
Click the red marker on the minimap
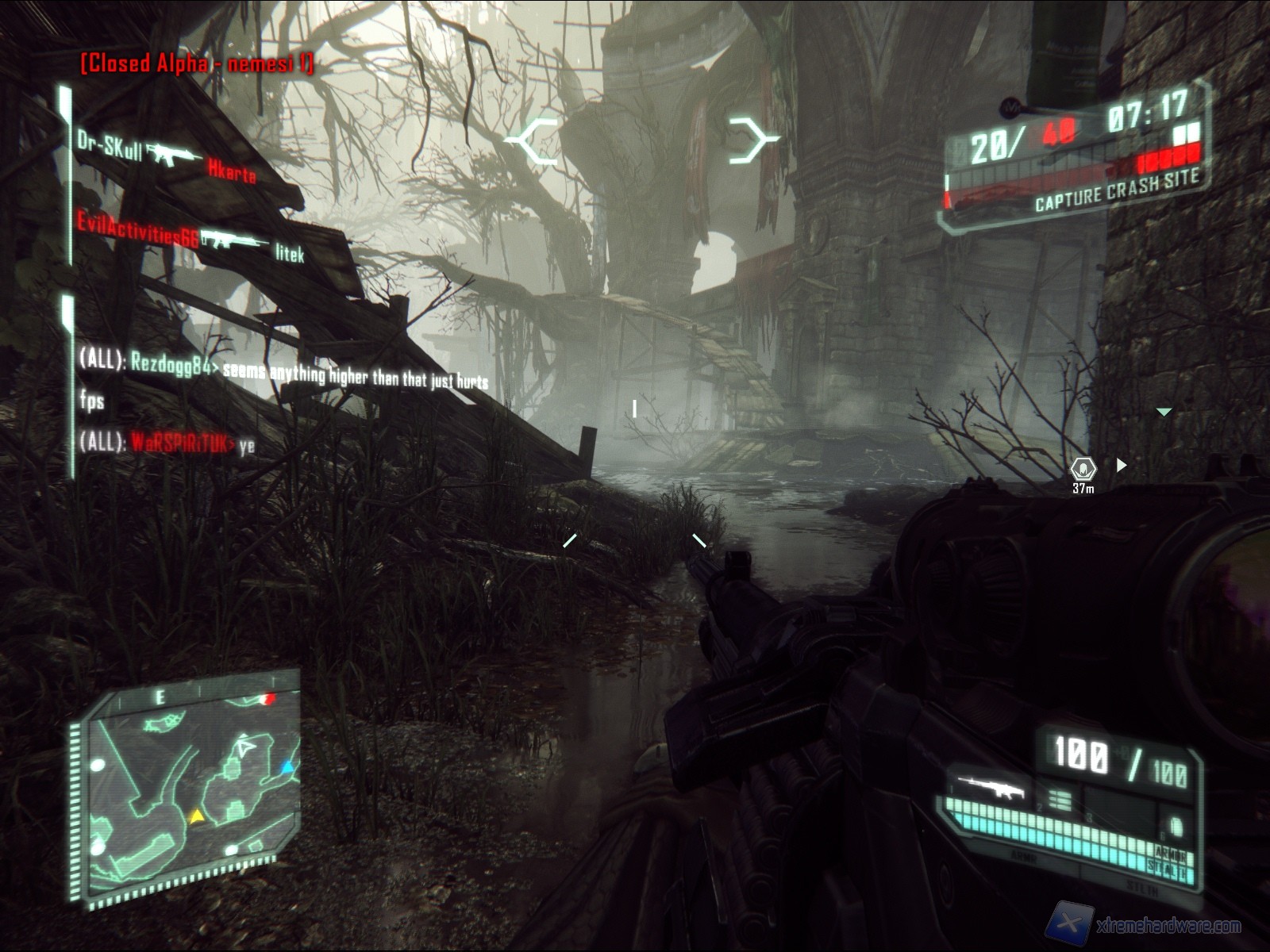(269, 700)
